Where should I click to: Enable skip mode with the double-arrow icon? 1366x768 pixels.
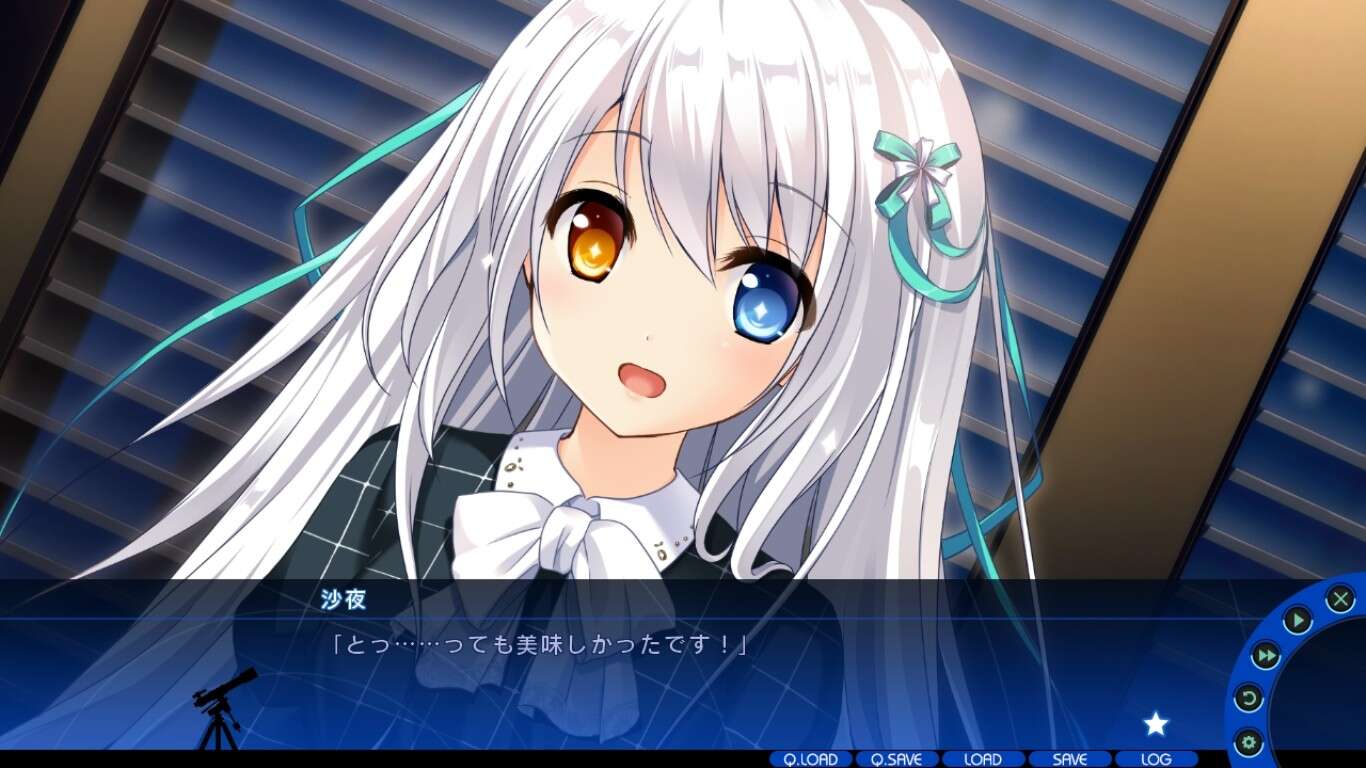coord(1266,655)
